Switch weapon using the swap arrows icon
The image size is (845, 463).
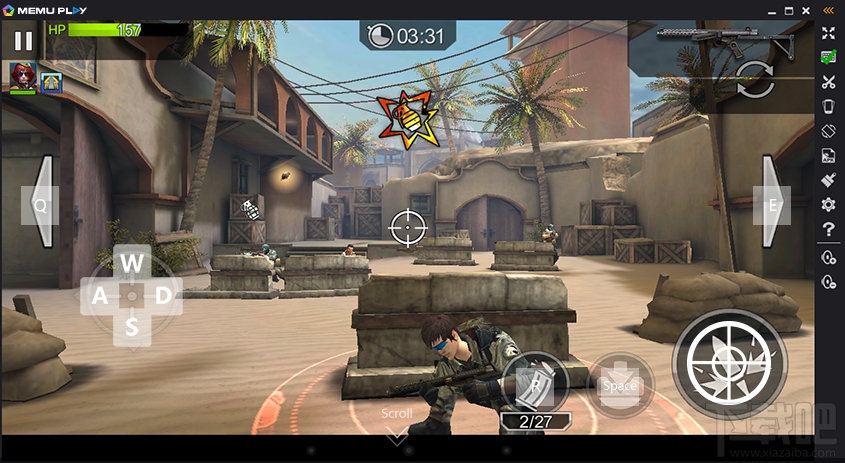point(755,80)
